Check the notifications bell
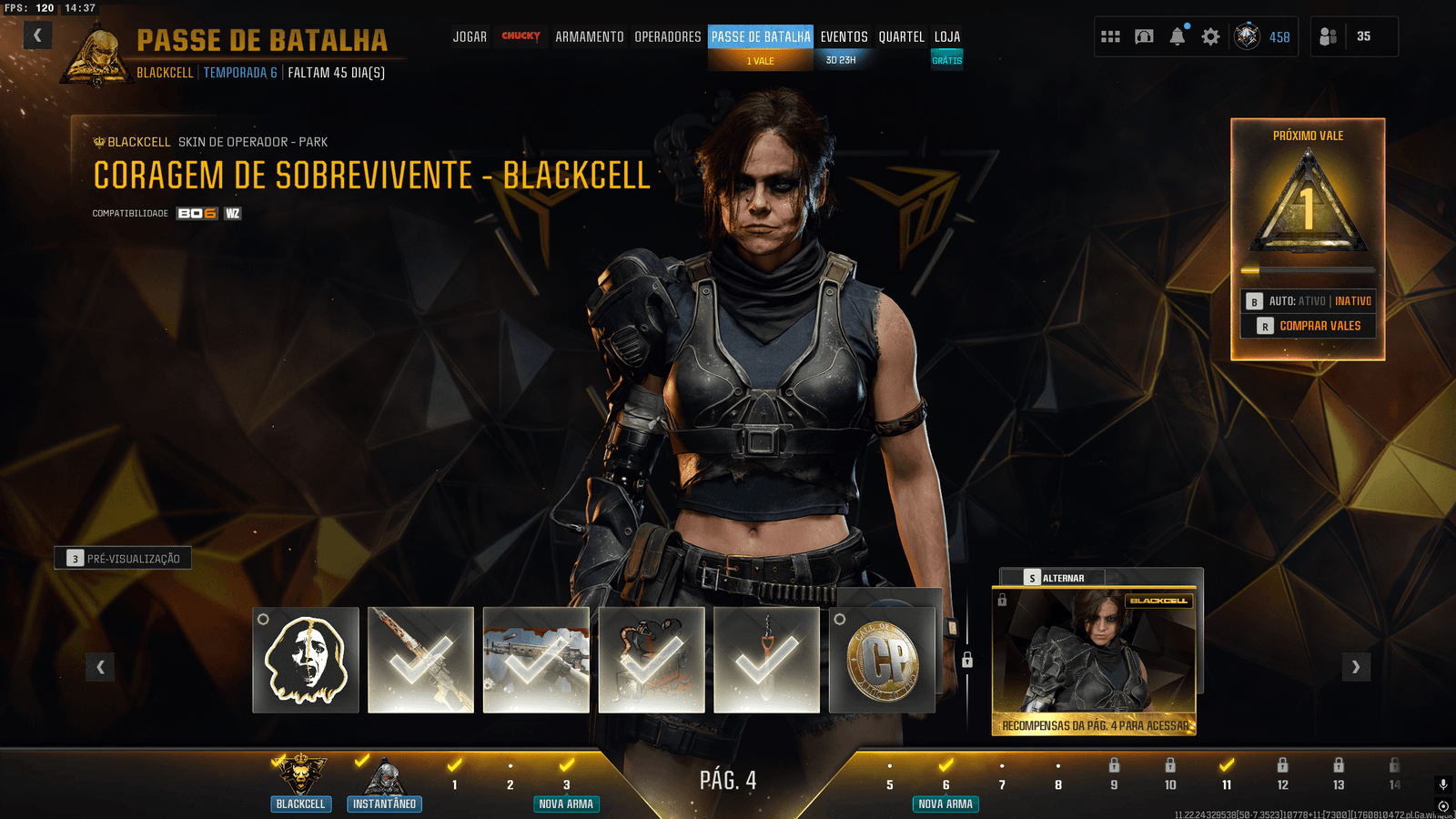The image size is (1456, 819). [1178, 36]
